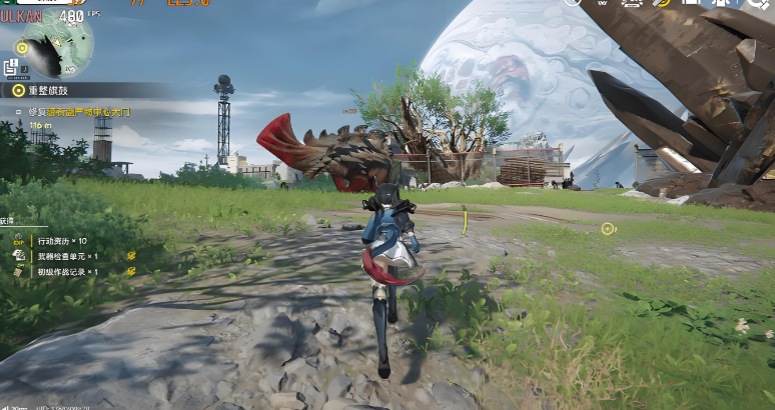The width and height of the screenshot is (775, 410).
Task: Open the circular minimap
Action: click(x=58, y=46)
